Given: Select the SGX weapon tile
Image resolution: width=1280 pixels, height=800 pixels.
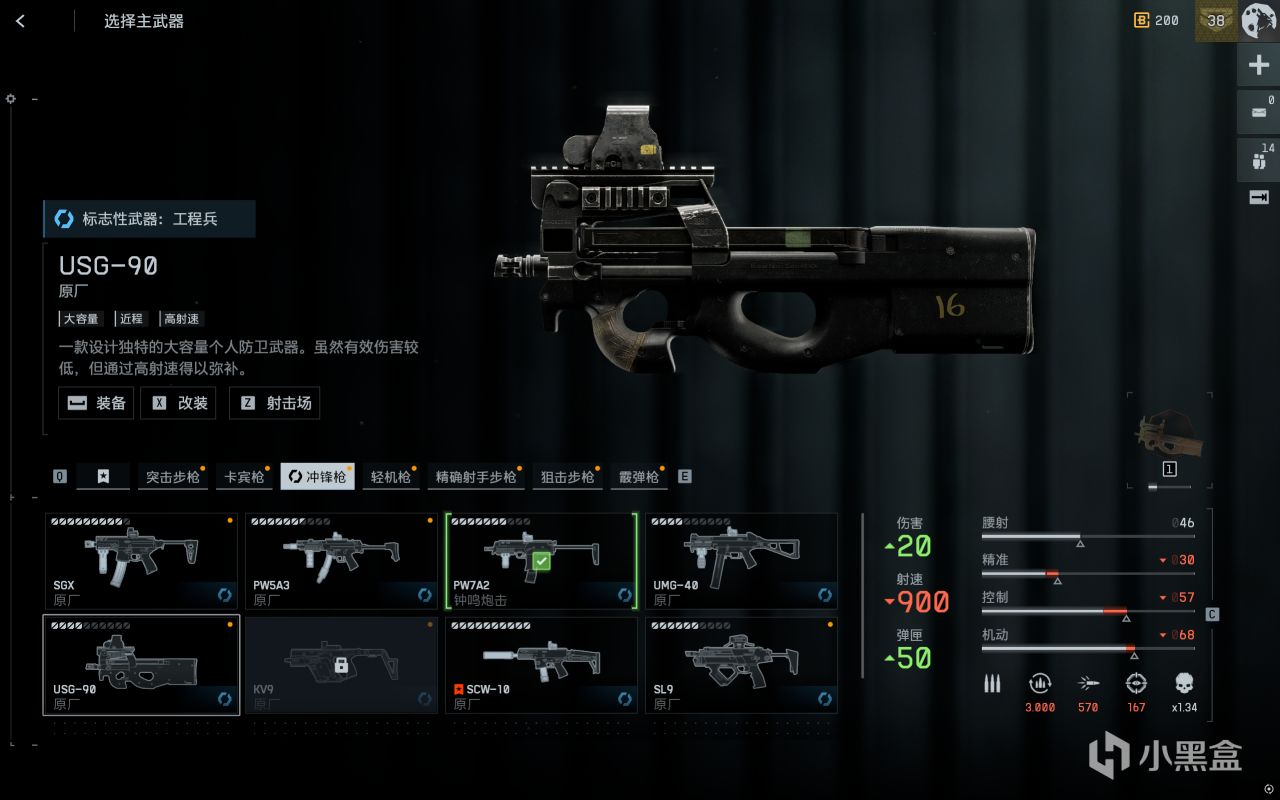Looking at the screenshot, I should pos(141,561).
